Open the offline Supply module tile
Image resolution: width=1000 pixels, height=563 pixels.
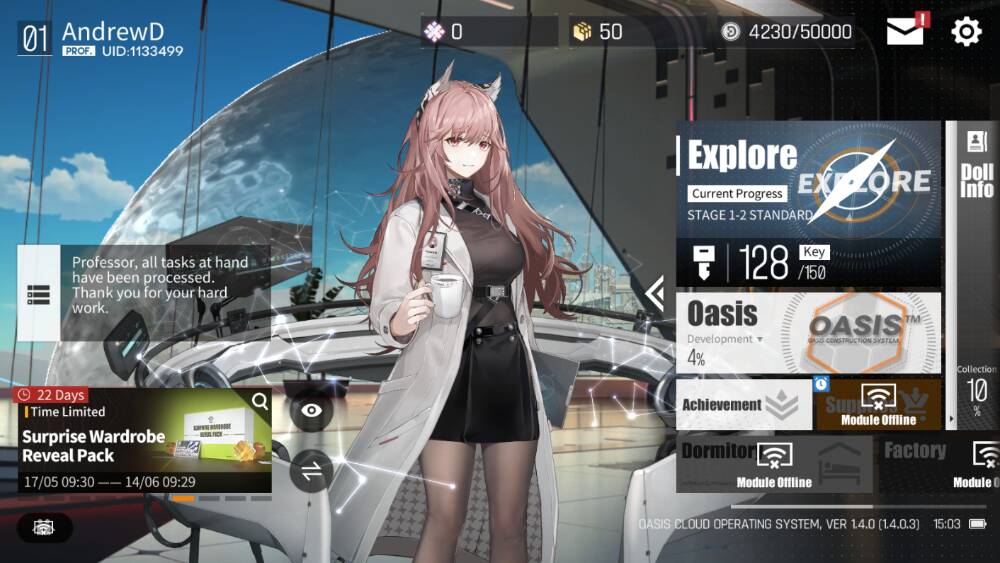click(878, 404)
